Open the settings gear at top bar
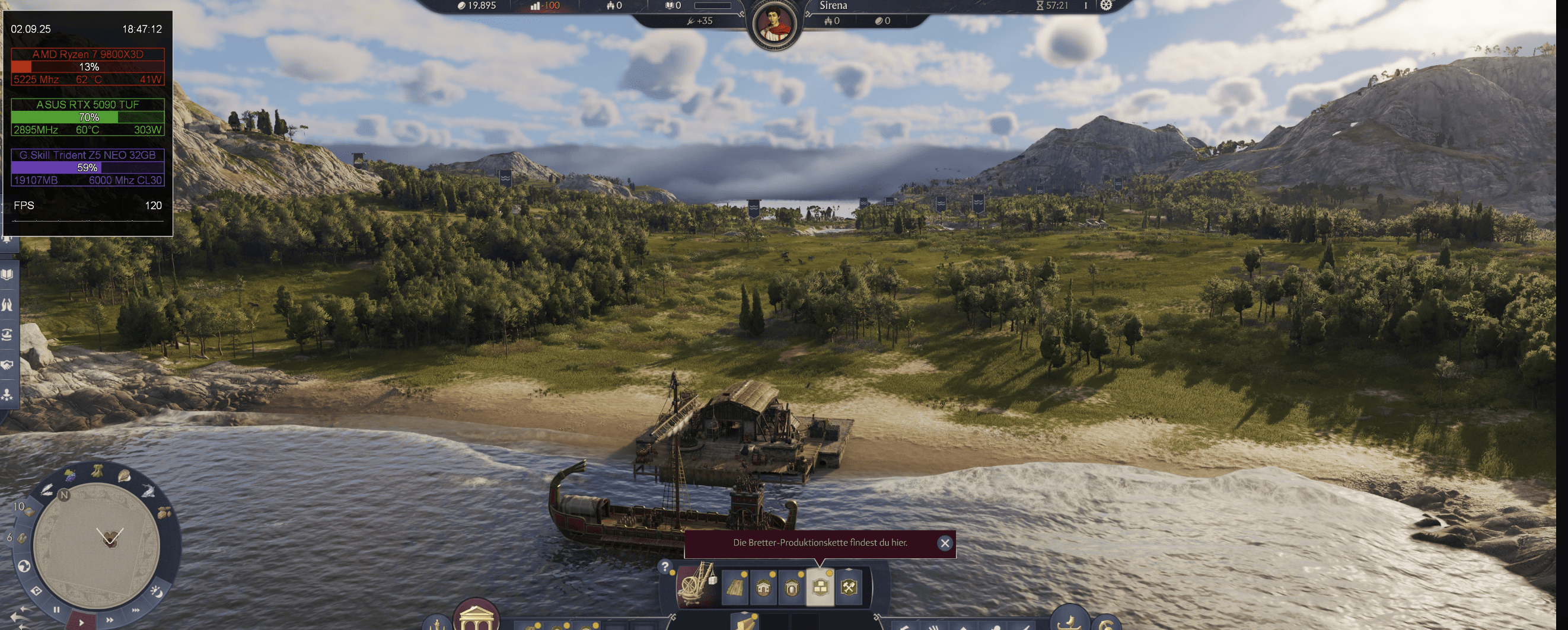This screenshot has height=630, width=1568. (1105, 5)
